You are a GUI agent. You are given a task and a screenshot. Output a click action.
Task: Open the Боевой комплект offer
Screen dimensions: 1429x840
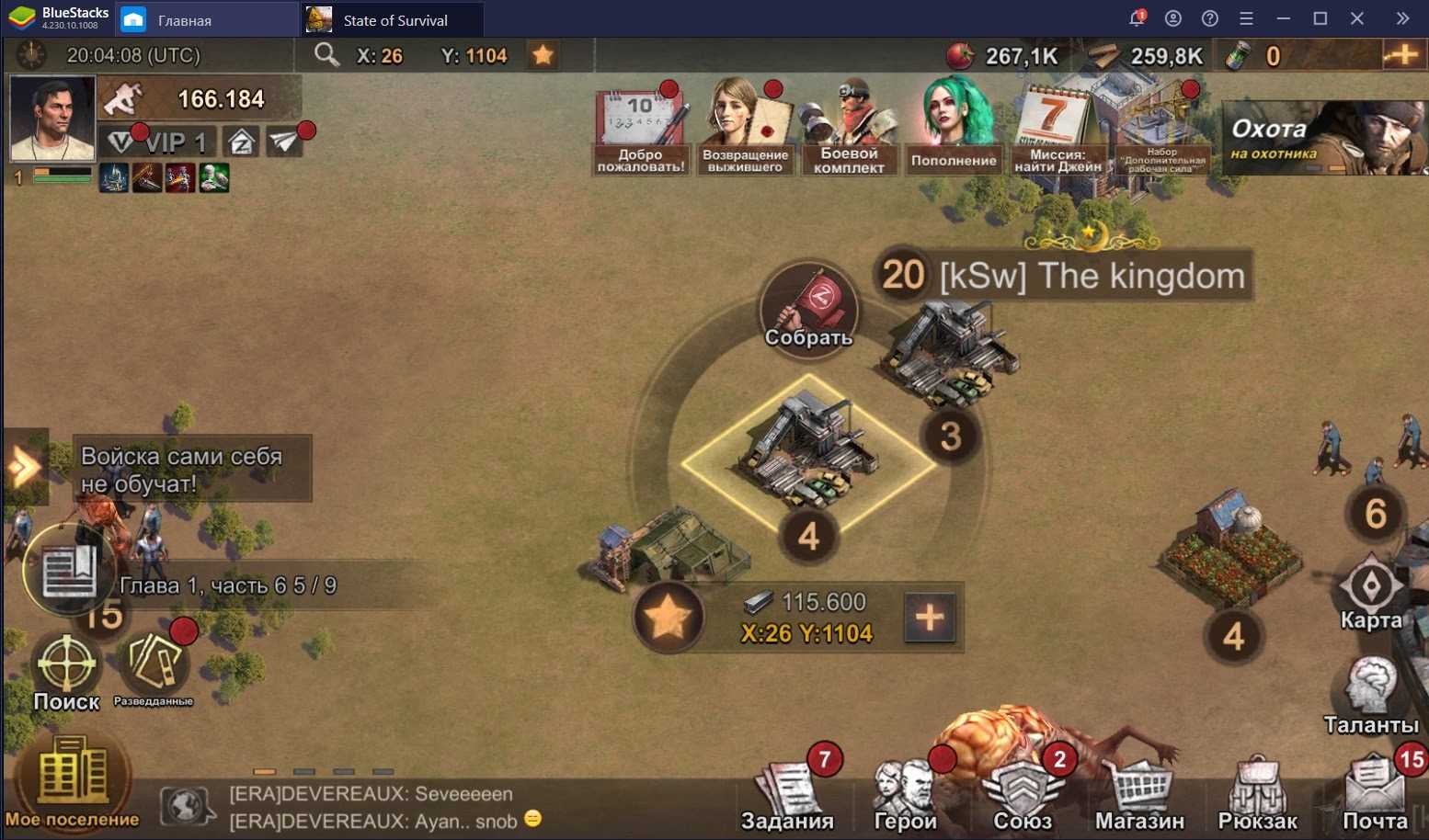849,126
